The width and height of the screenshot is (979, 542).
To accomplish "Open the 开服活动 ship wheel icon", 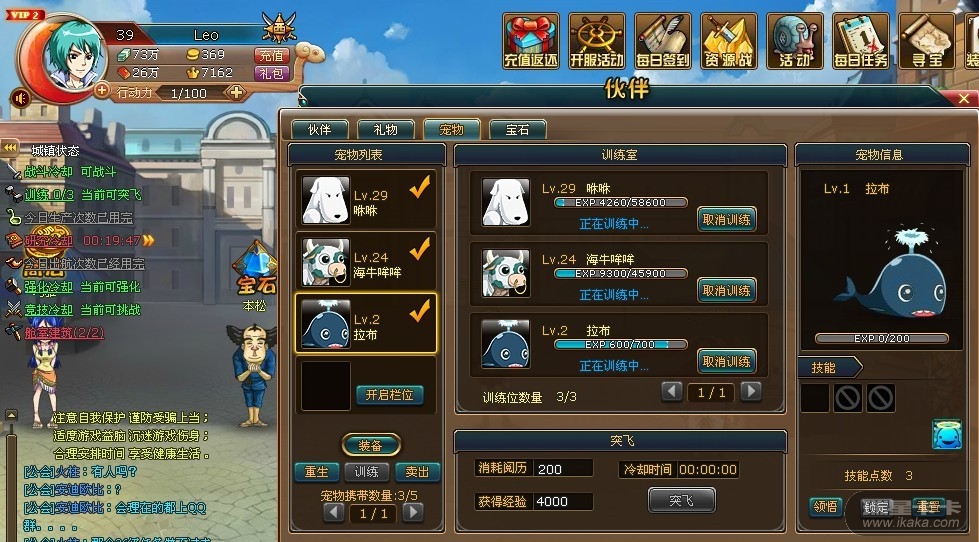I will click(597, 40).
